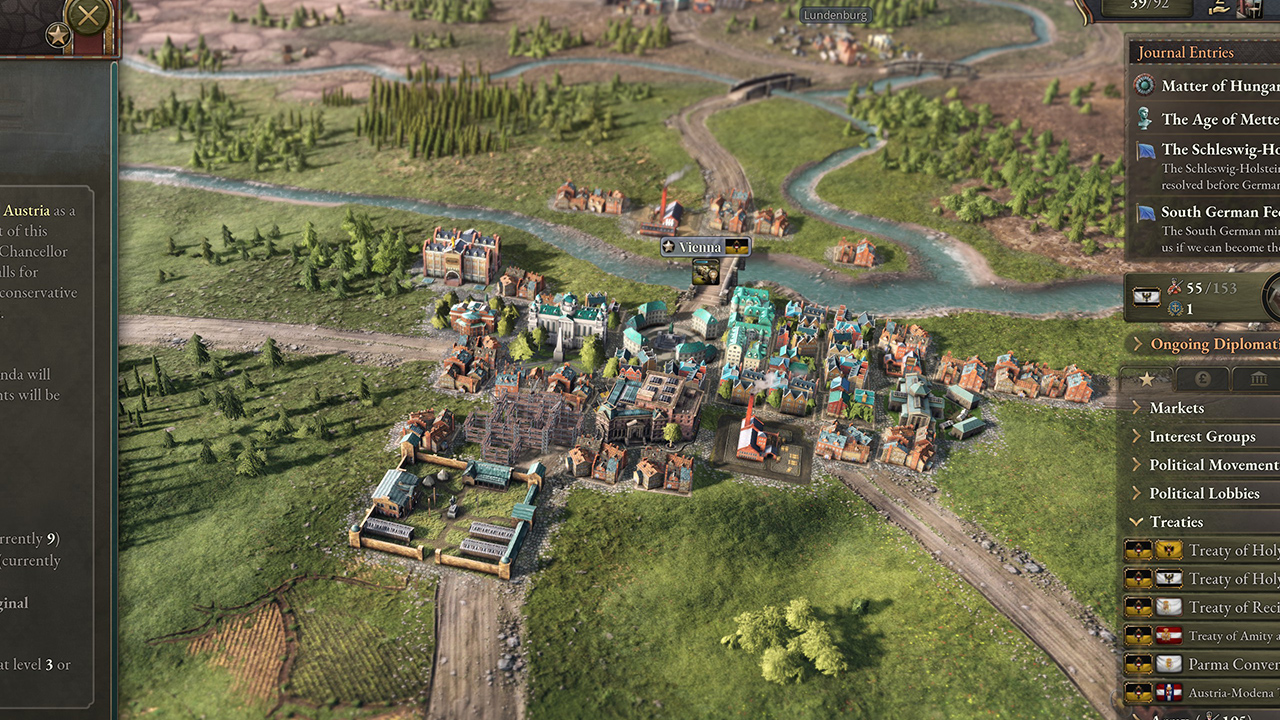Close the left panel with the X button

(88, 15)
